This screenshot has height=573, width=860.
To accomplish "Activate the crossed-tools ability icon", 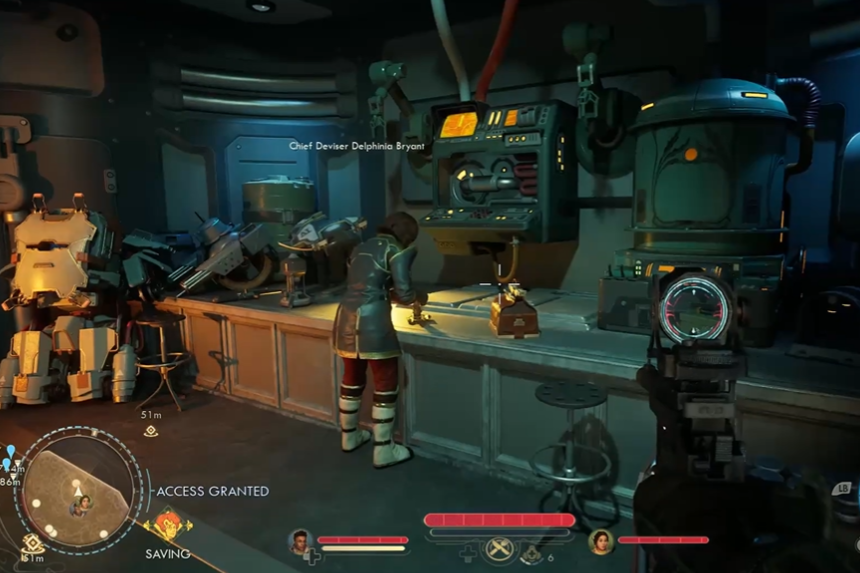I will tap(499, 549).
